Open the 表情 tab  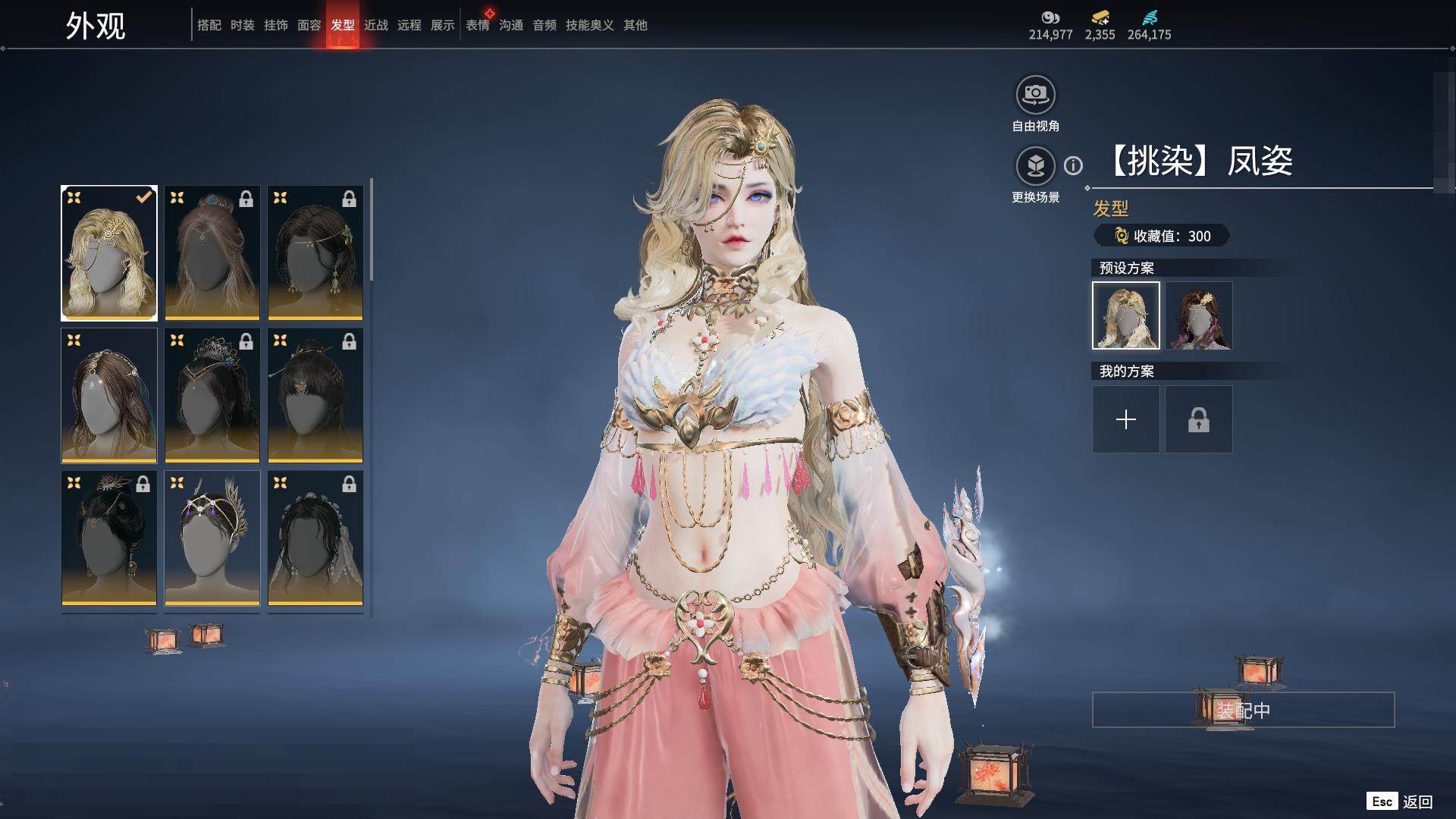coord(477,25)
